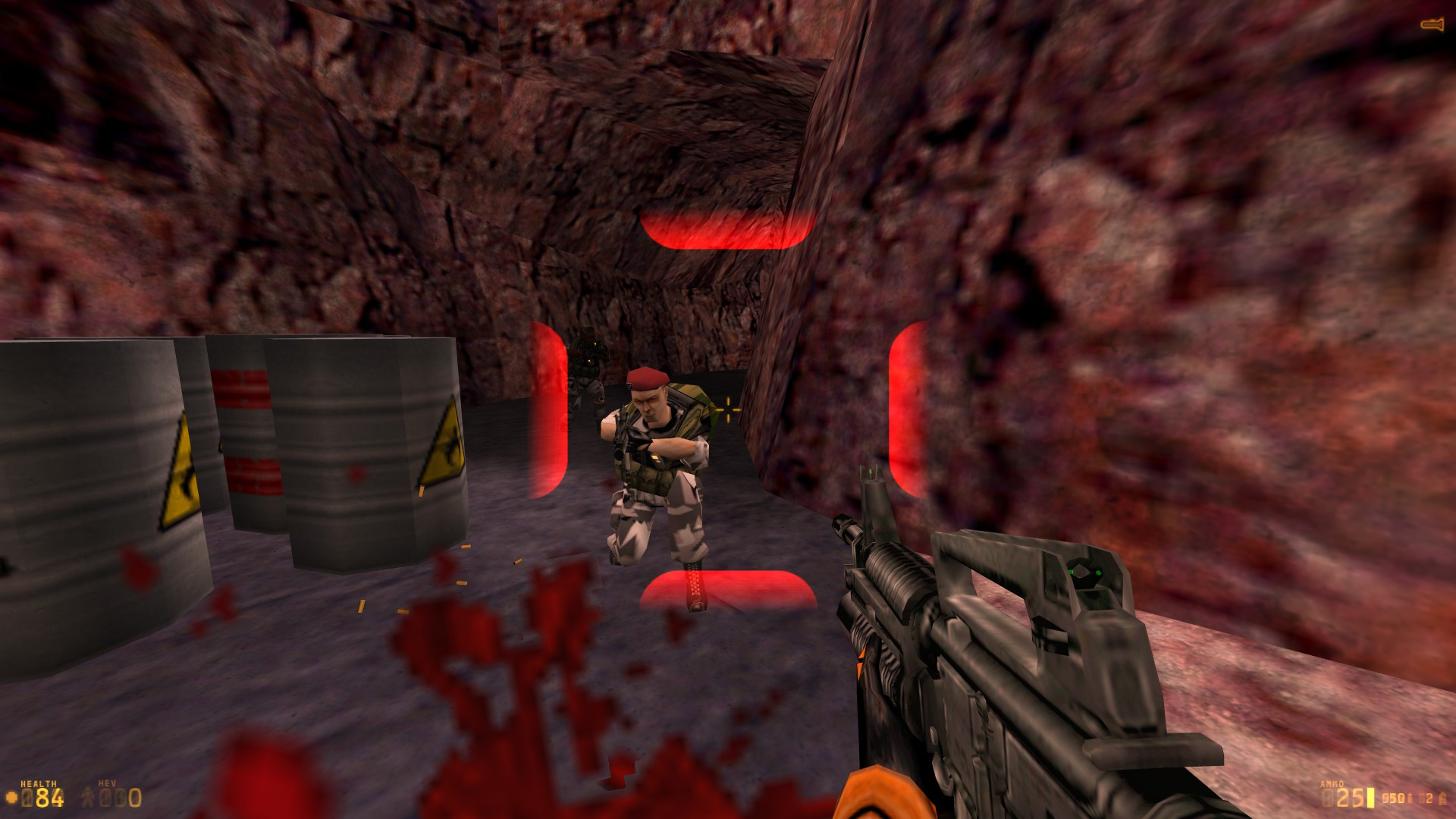Click the reserve ammo count 050

coord(1394,796)
